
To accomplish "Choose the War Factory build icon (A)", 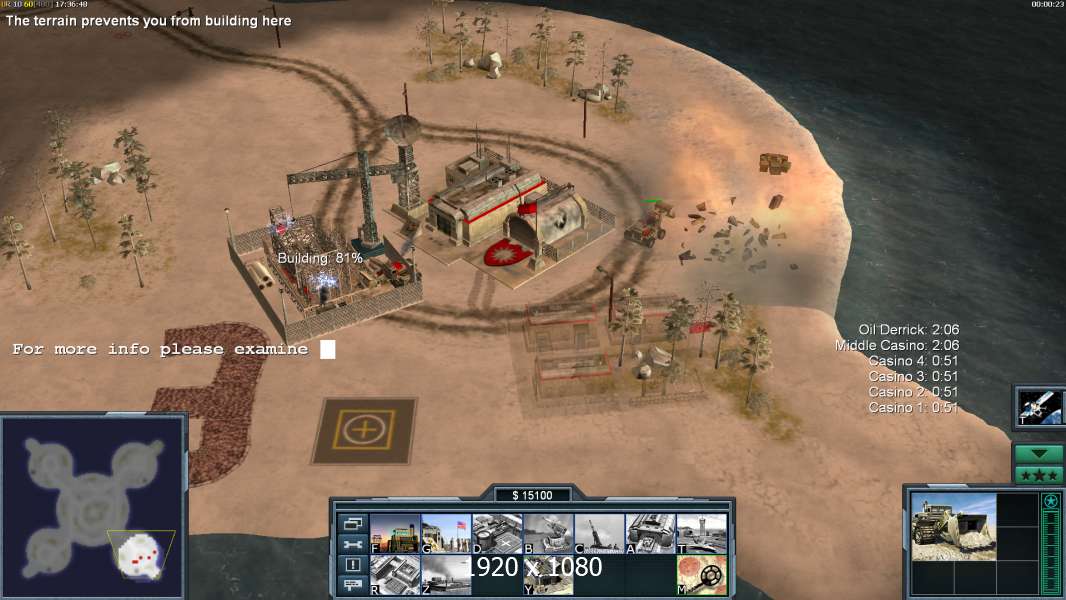I will (650, 534).
